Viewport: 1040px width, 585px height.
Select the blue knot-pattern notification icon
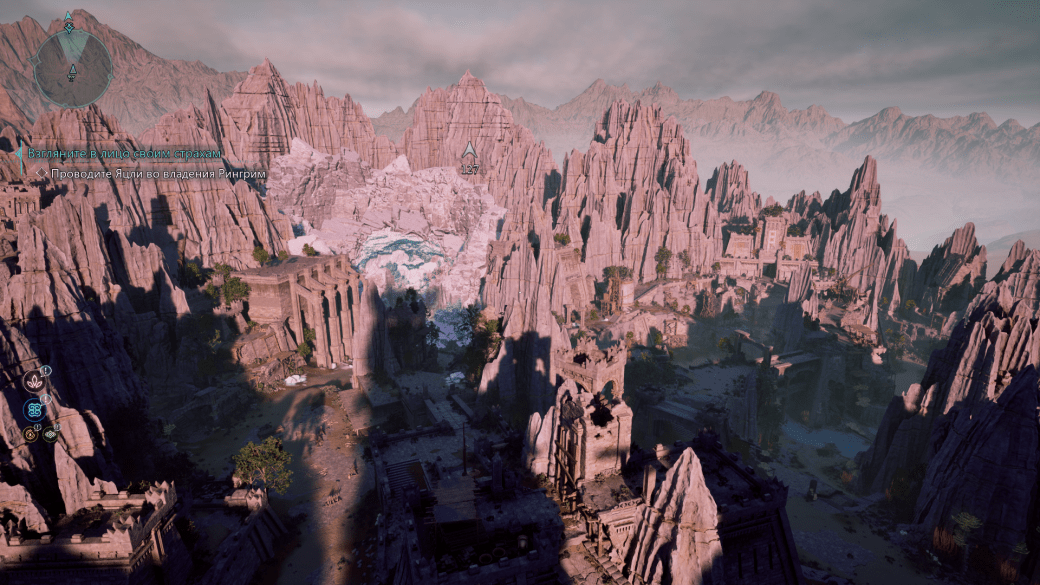coord(34,408)
